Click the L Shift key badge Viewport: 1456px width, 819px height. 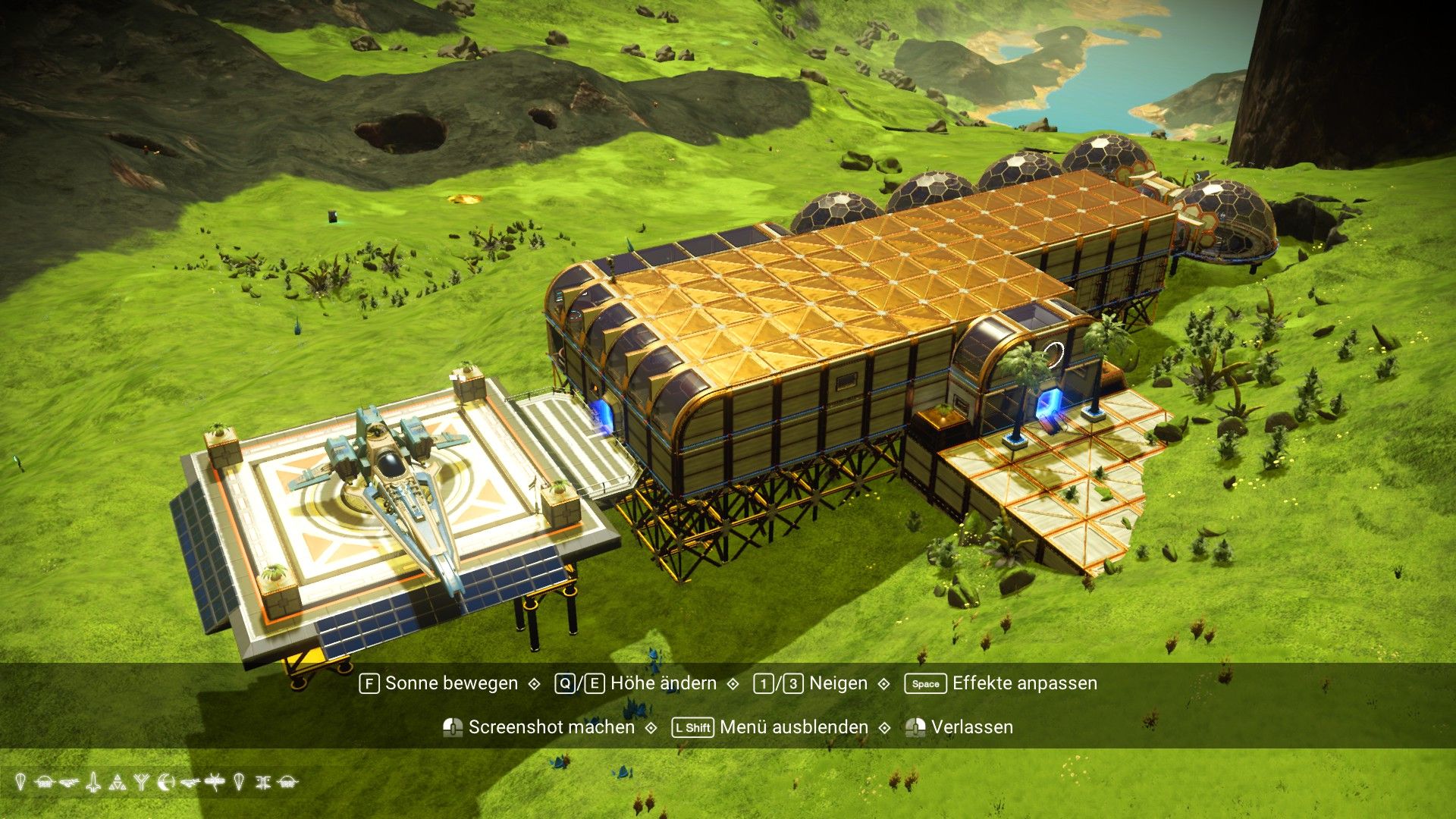click(692, 726)
